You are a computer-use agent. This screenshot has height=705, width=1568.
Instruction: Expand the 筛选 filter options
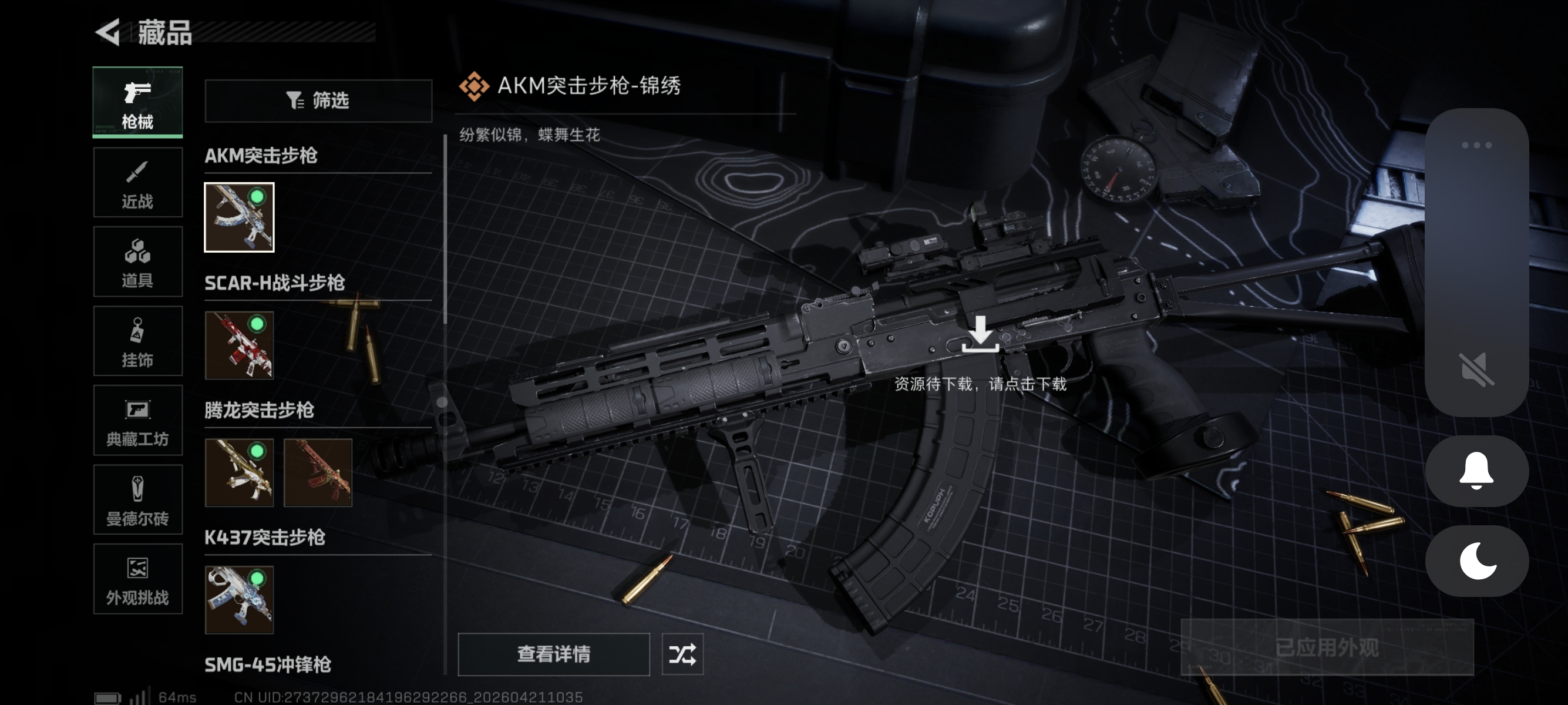click(x=318, y=100)
